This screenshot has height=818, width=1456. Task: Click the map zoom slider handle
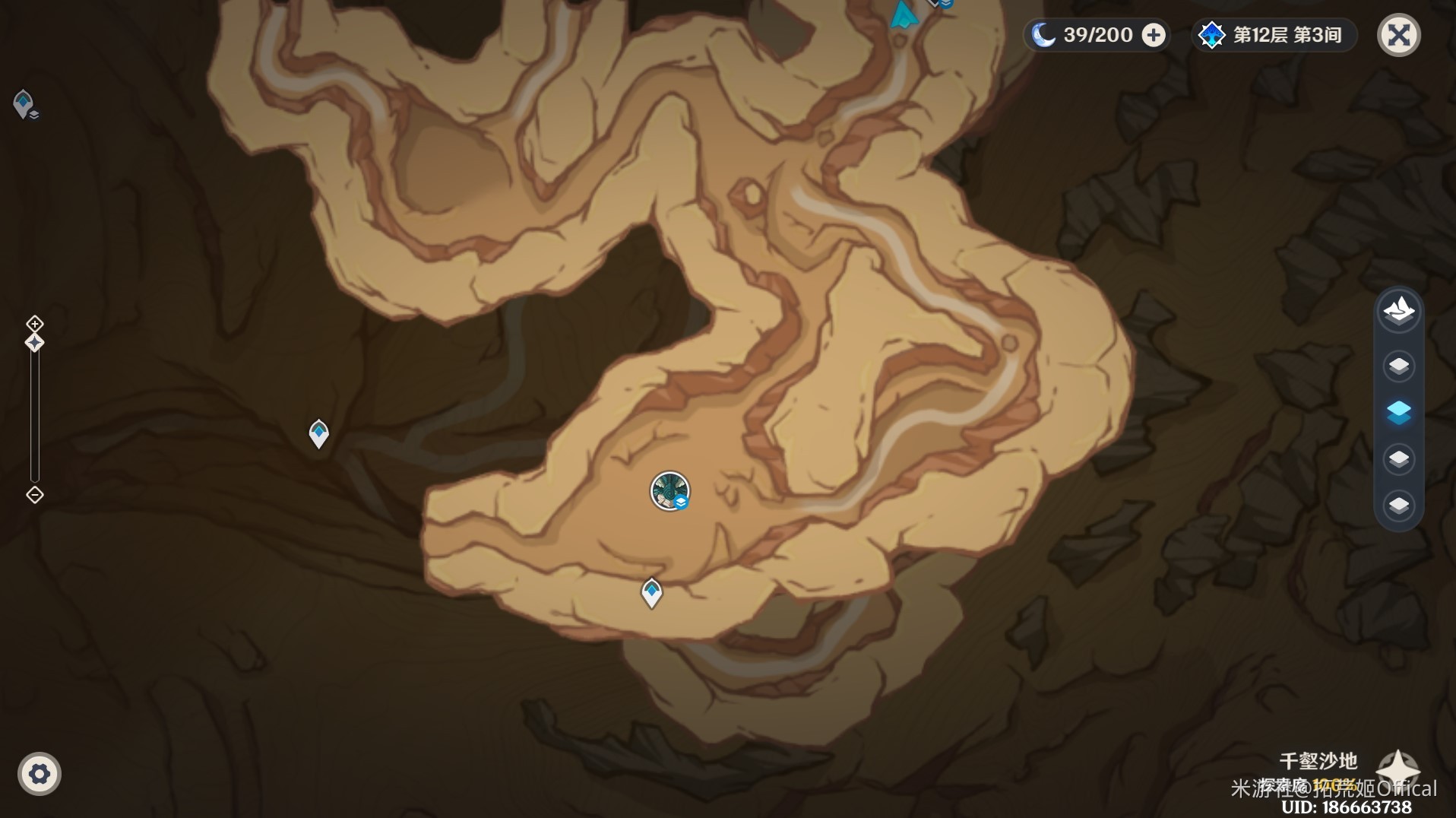point(35,343)
